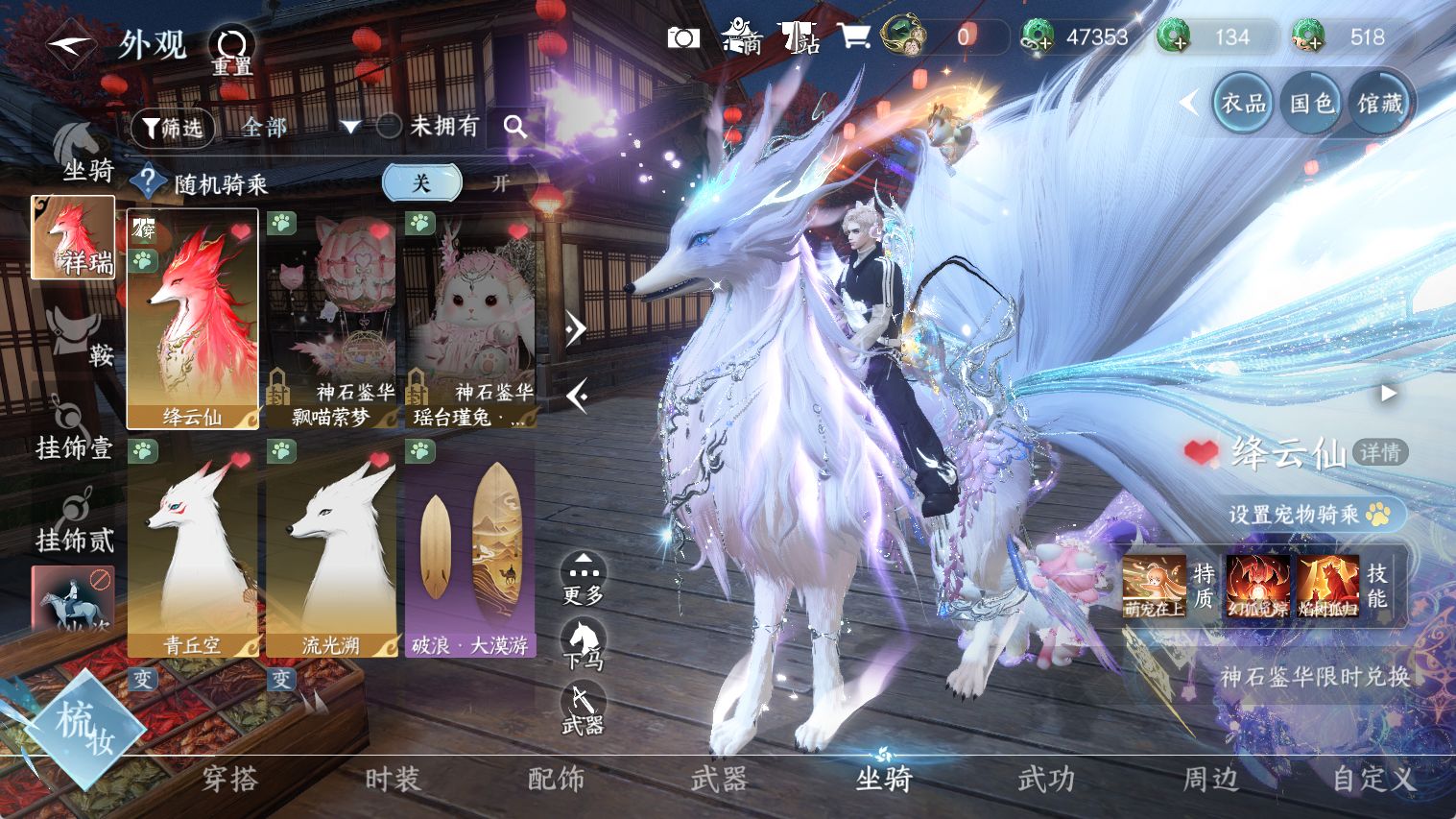View 绛云仙 details via 详情

(x=1379, y=452)
